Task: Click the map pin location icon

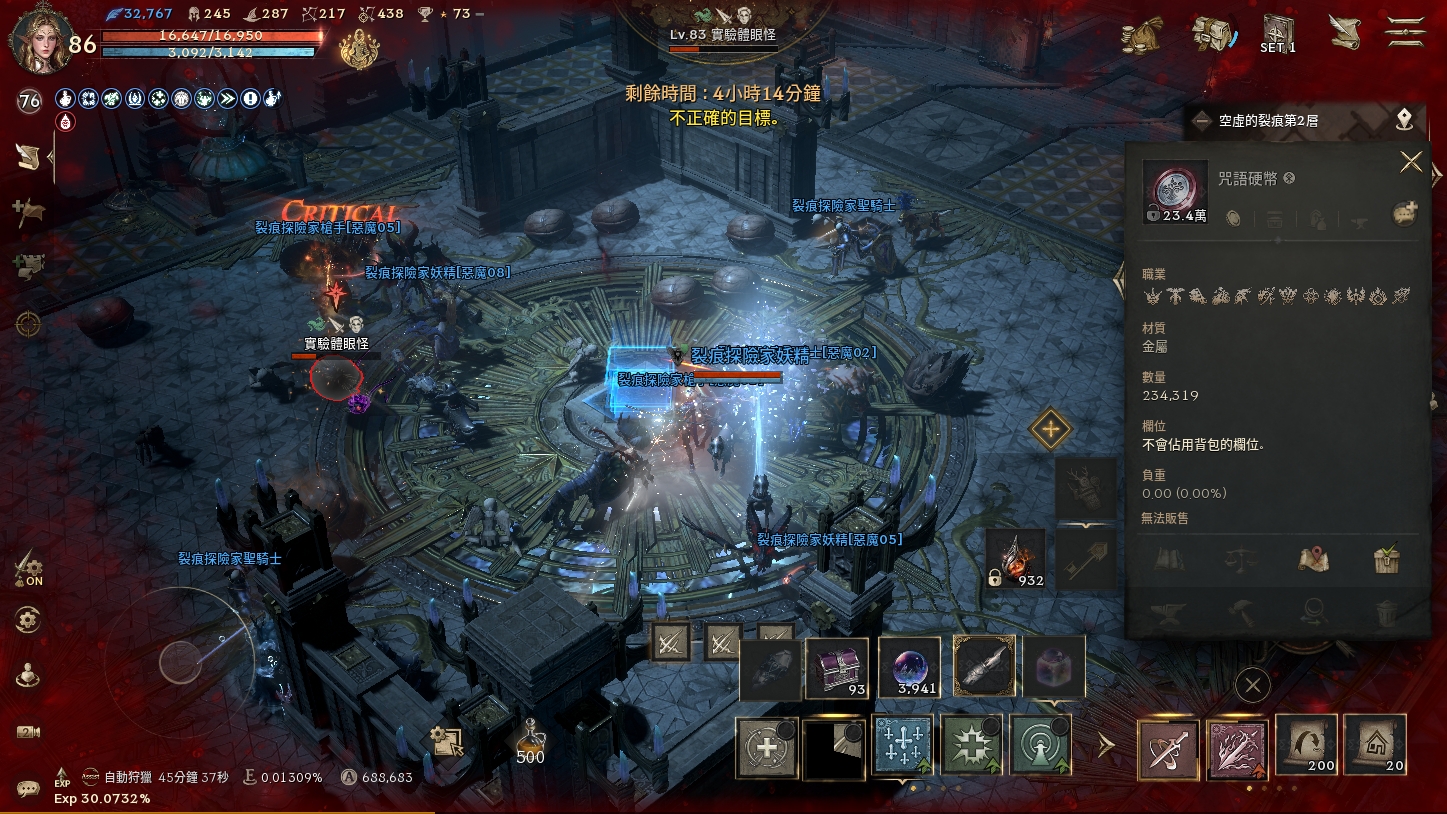Action: click(x=1405, y=120)
